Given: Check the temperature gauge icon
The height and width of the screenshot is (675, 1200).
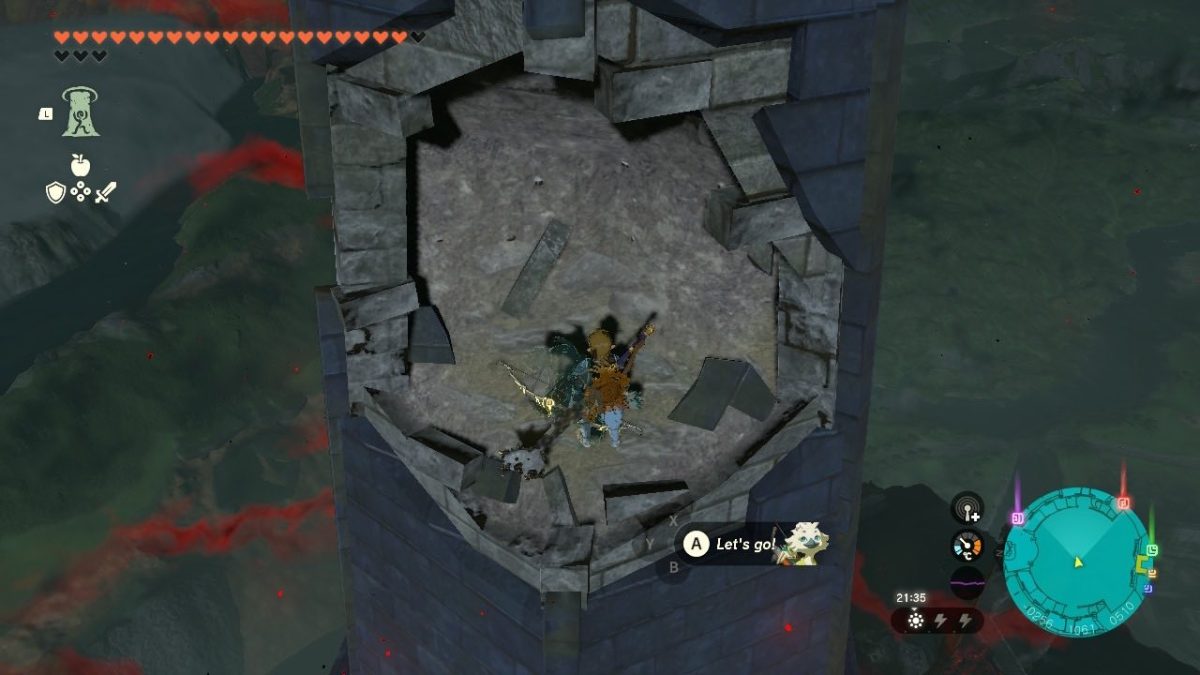Looking at the screenshot, I should pyautogui.click(x=967, y=546).
